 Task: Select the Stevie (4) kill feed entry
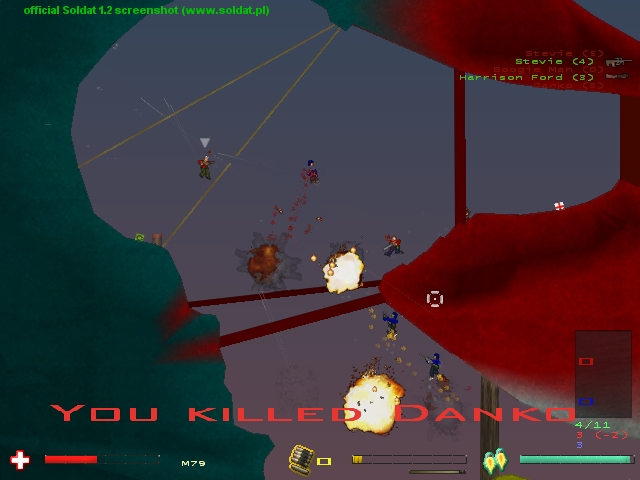coord(554,61)
